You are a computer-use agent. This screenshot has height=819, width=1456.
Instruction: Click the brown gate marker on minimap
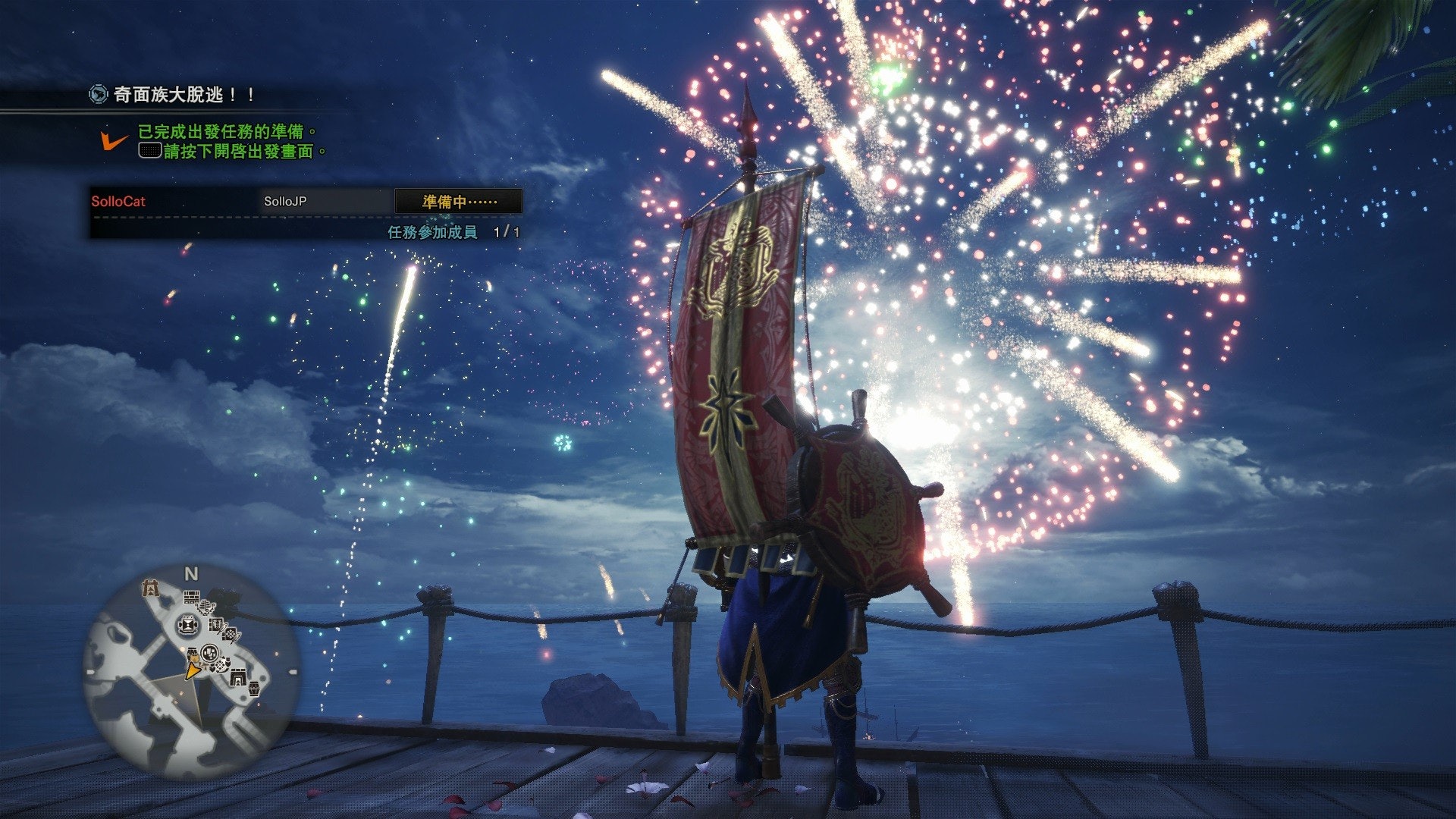[150, 588]
